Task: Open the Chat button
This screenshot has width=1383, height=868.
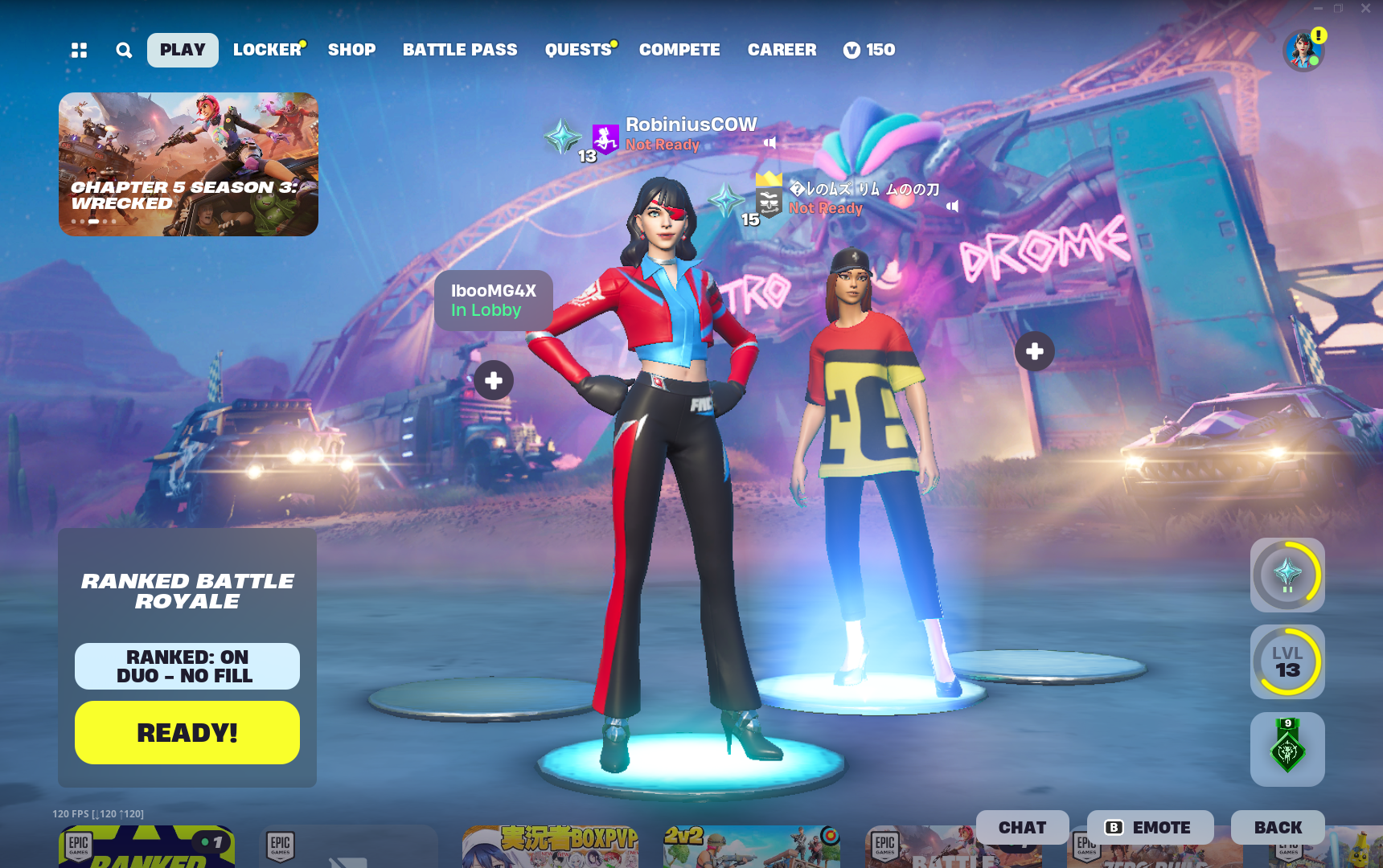Action: tap(1022, 827)
